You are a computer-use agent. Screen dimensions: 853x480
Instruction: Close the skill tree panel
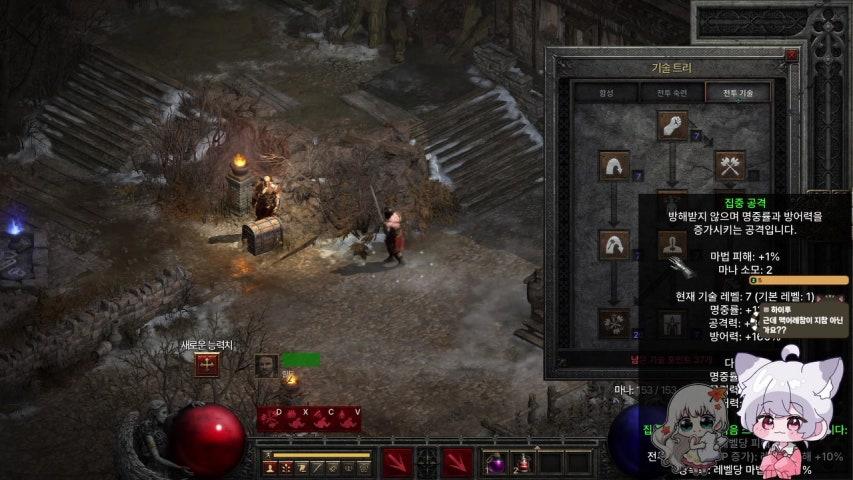pos(792,56)
